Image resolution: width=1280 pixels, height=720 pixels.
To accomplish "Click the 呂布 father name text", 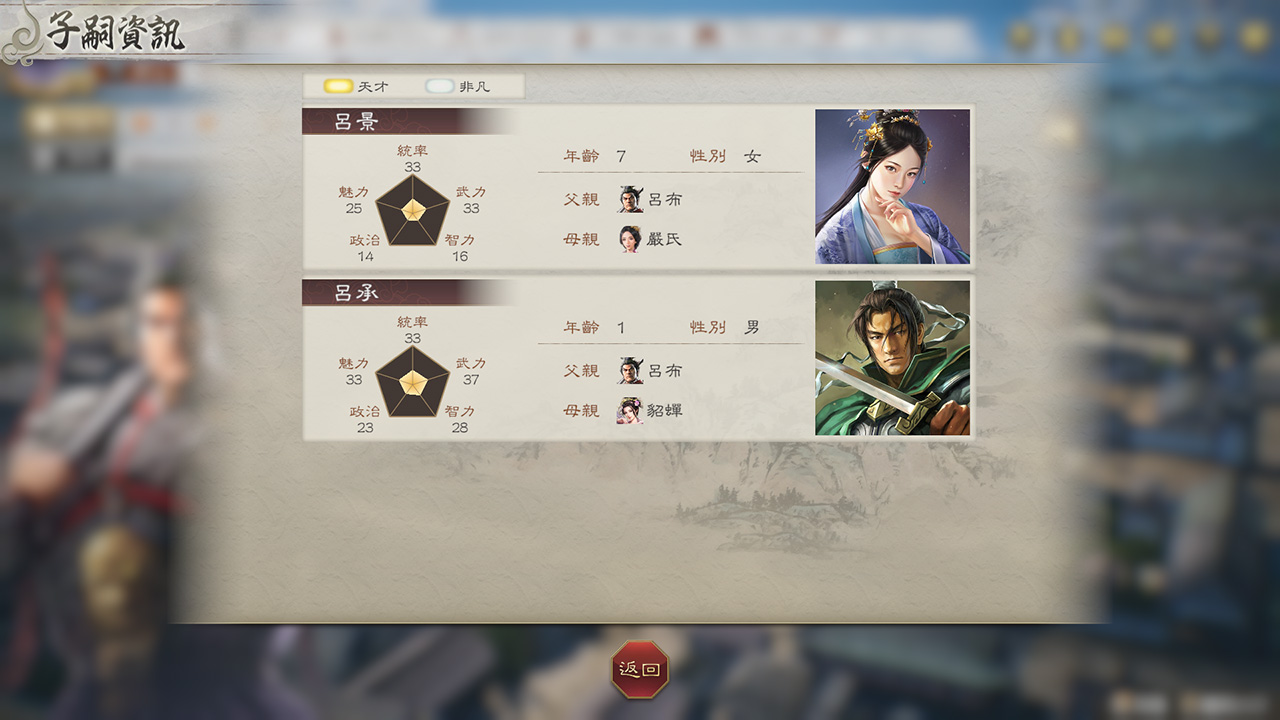I will pyautogui.click(x=663, y=199).
